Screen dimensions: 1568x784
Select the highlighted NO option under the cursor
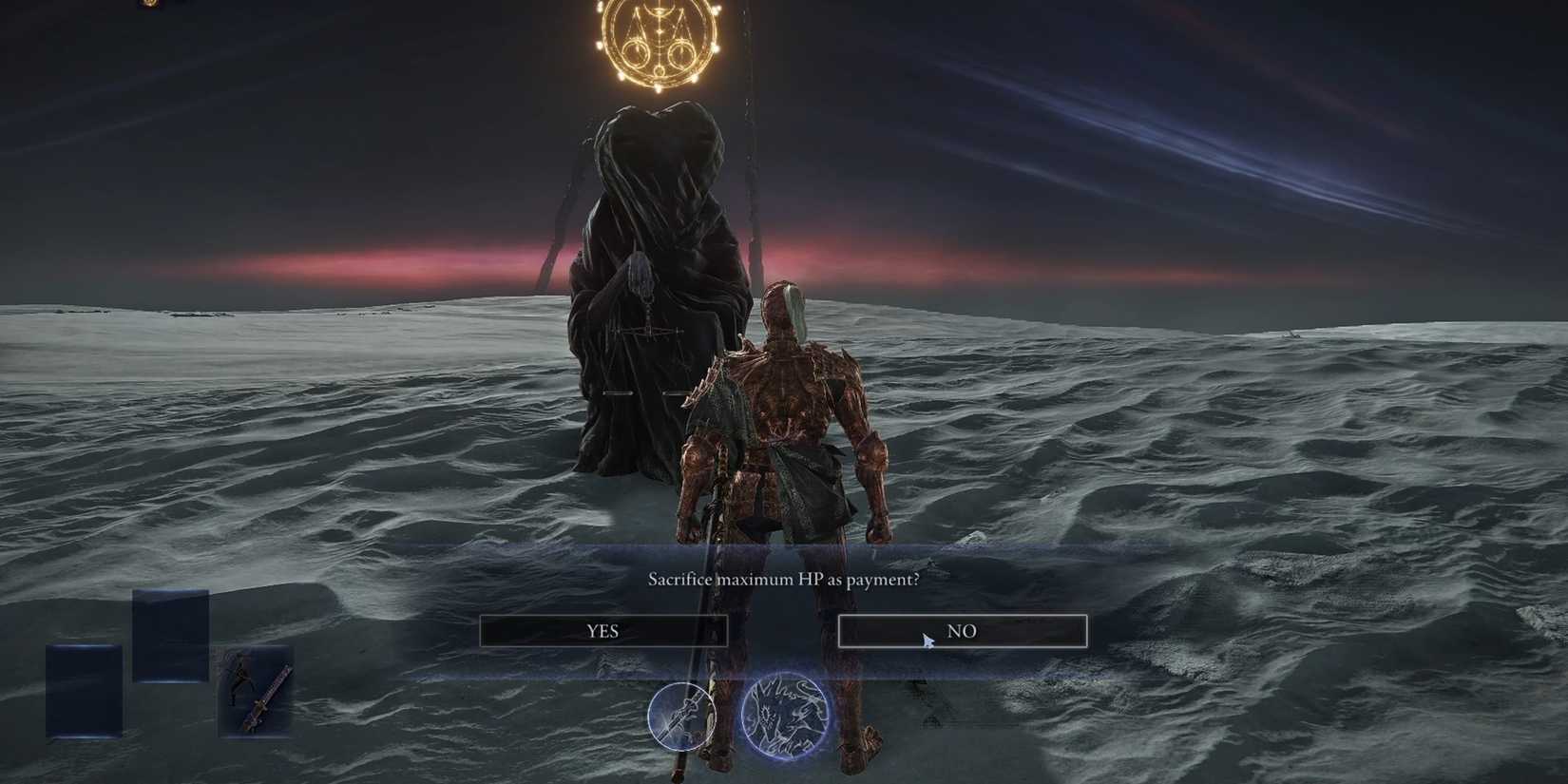963,629
